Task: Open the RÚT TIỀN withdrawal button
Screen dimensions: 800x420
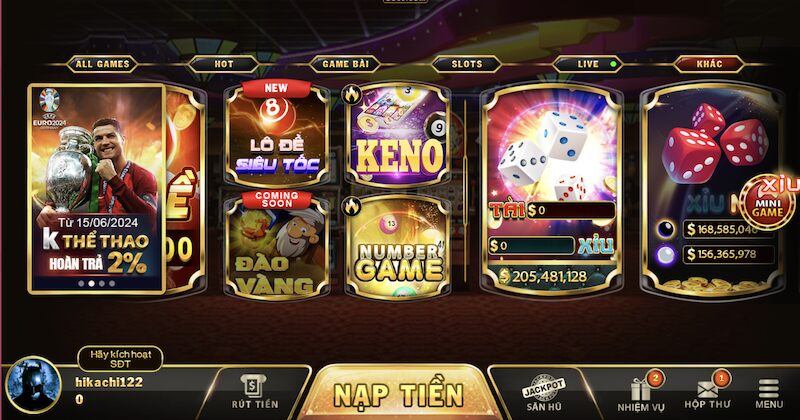Action: click(x=252, y=390)
